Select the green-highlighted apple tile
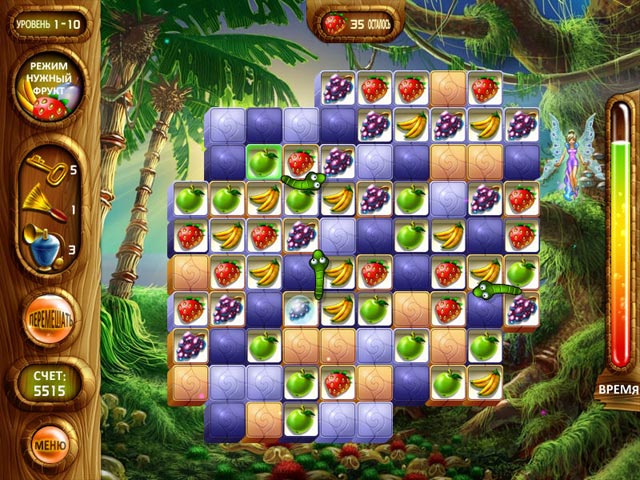Image resolution: width=640 pixels, height=480 pixels. tap(261, 161)
